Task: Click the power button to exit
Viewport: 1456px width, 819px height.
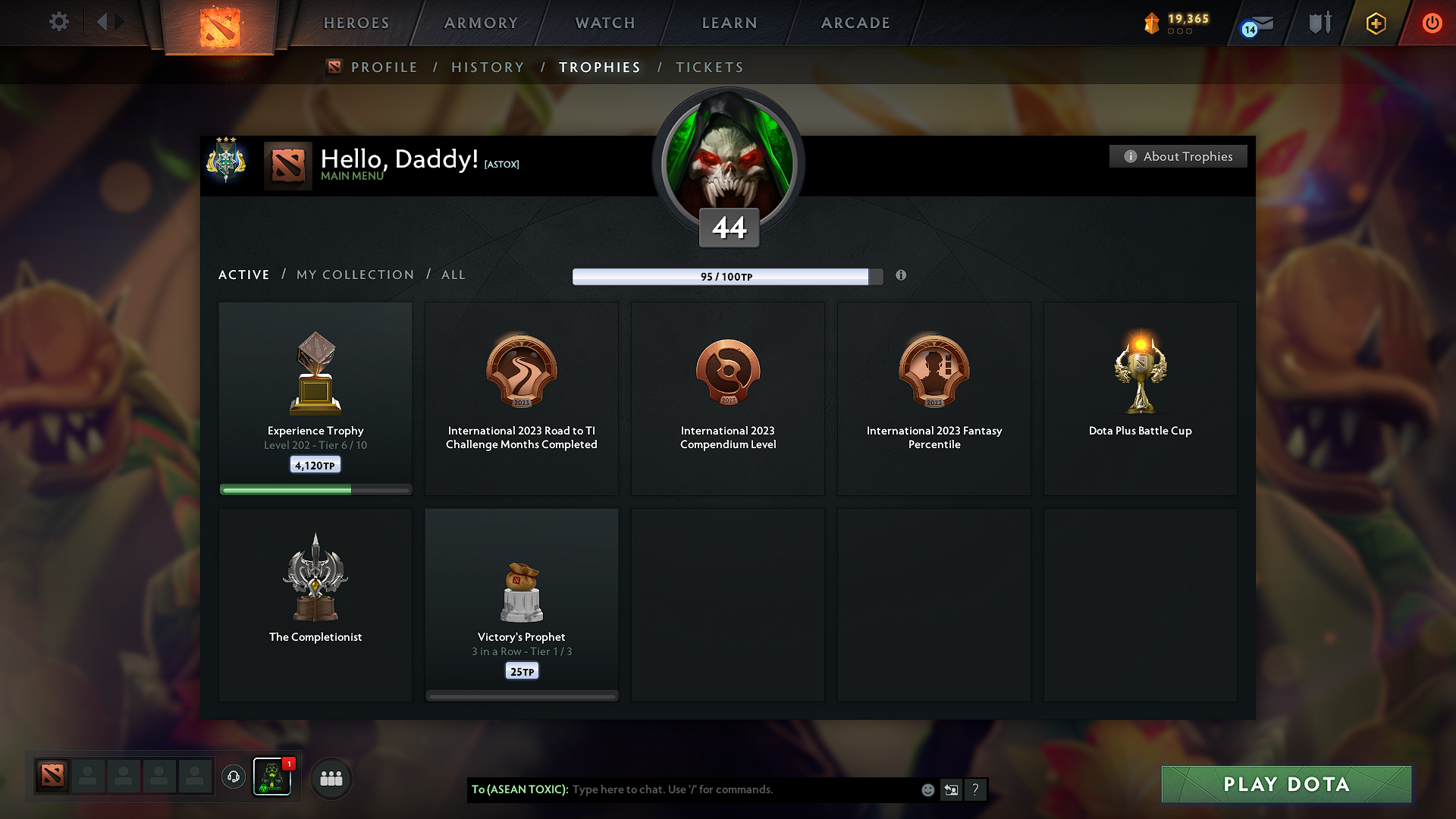Action: point(1432,23)
